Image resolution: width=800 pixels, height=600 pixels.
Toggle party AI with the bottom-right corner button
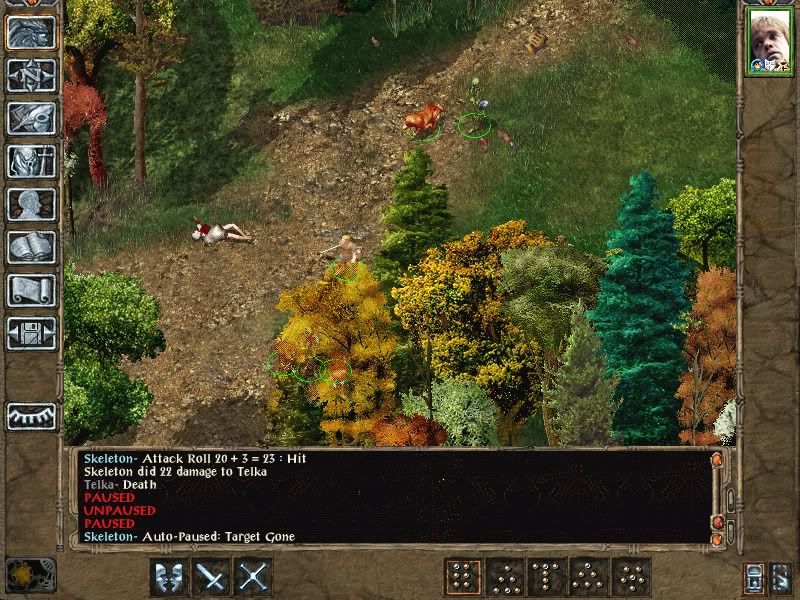coord(781,577)
